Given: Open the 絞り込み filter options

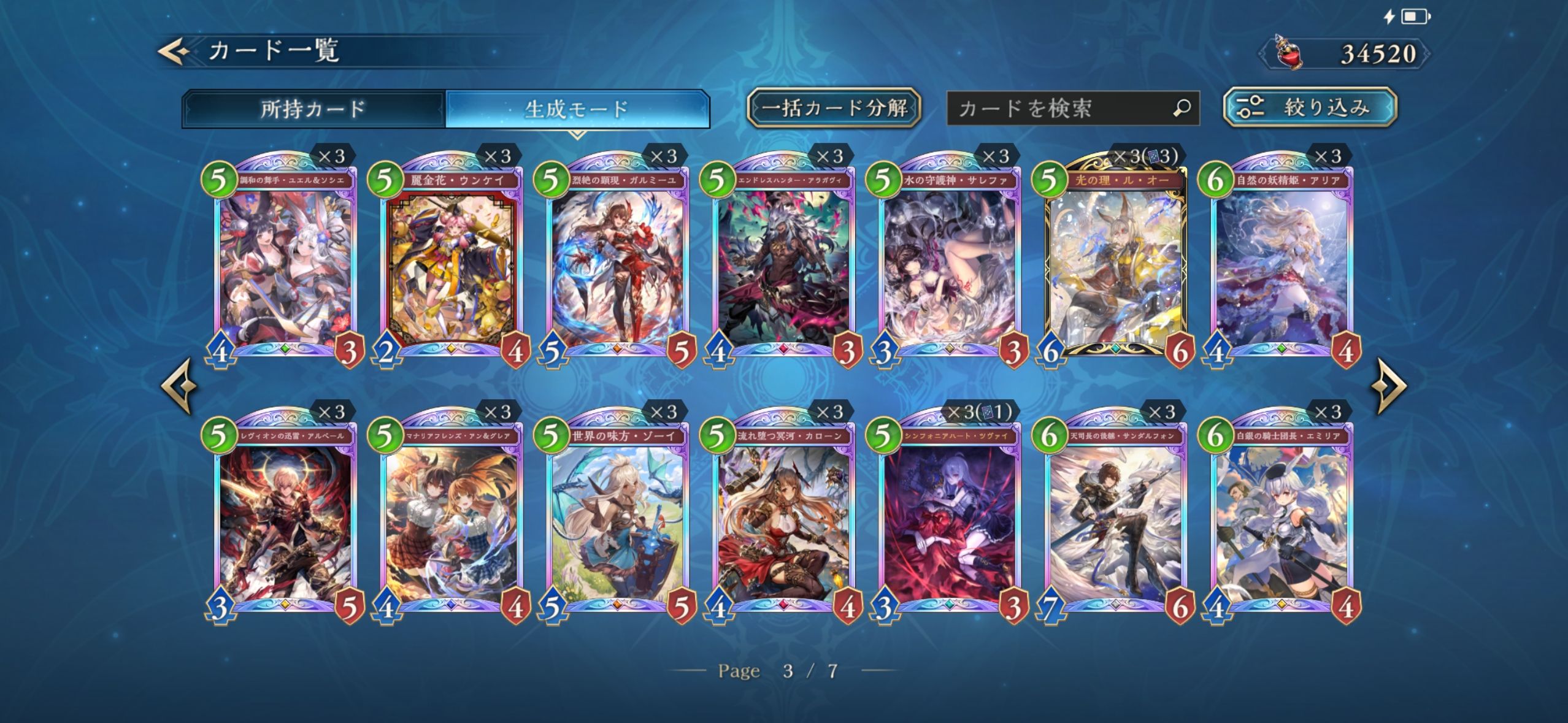Looking at the screenshot, I should point(1310,108).
